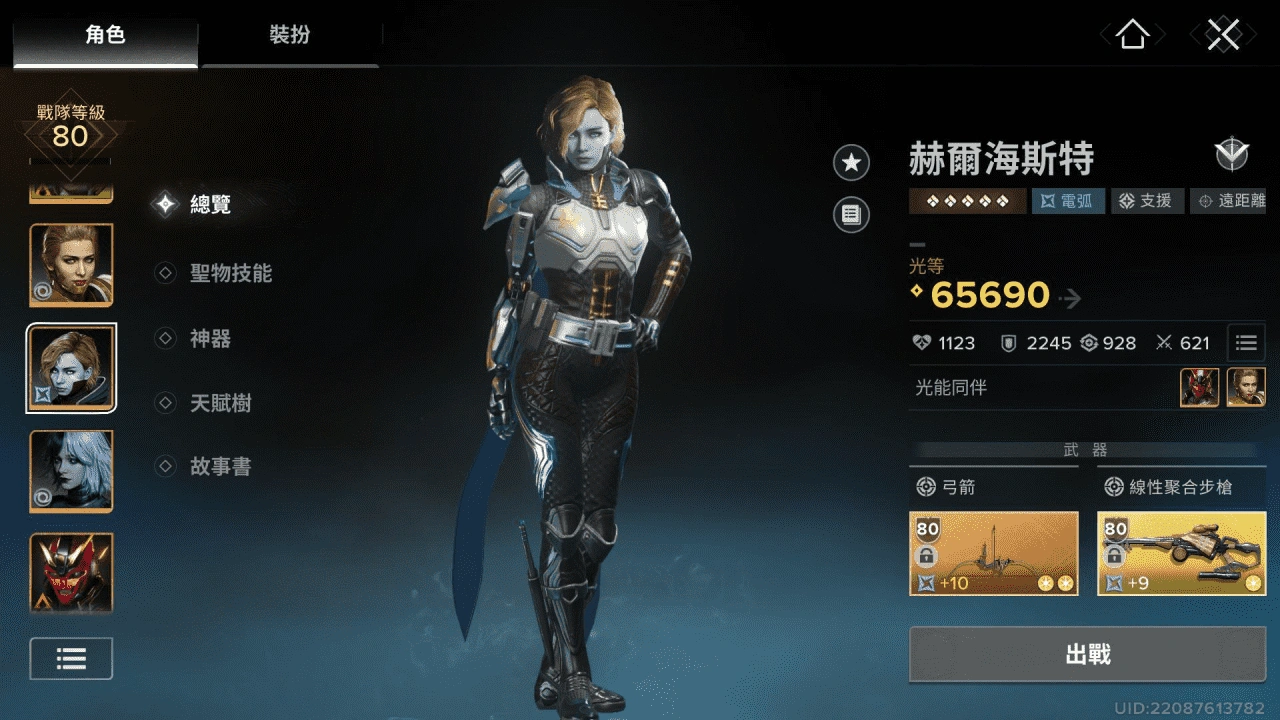
Task: Switch to the 角色 tab
Action: point(105,36)
